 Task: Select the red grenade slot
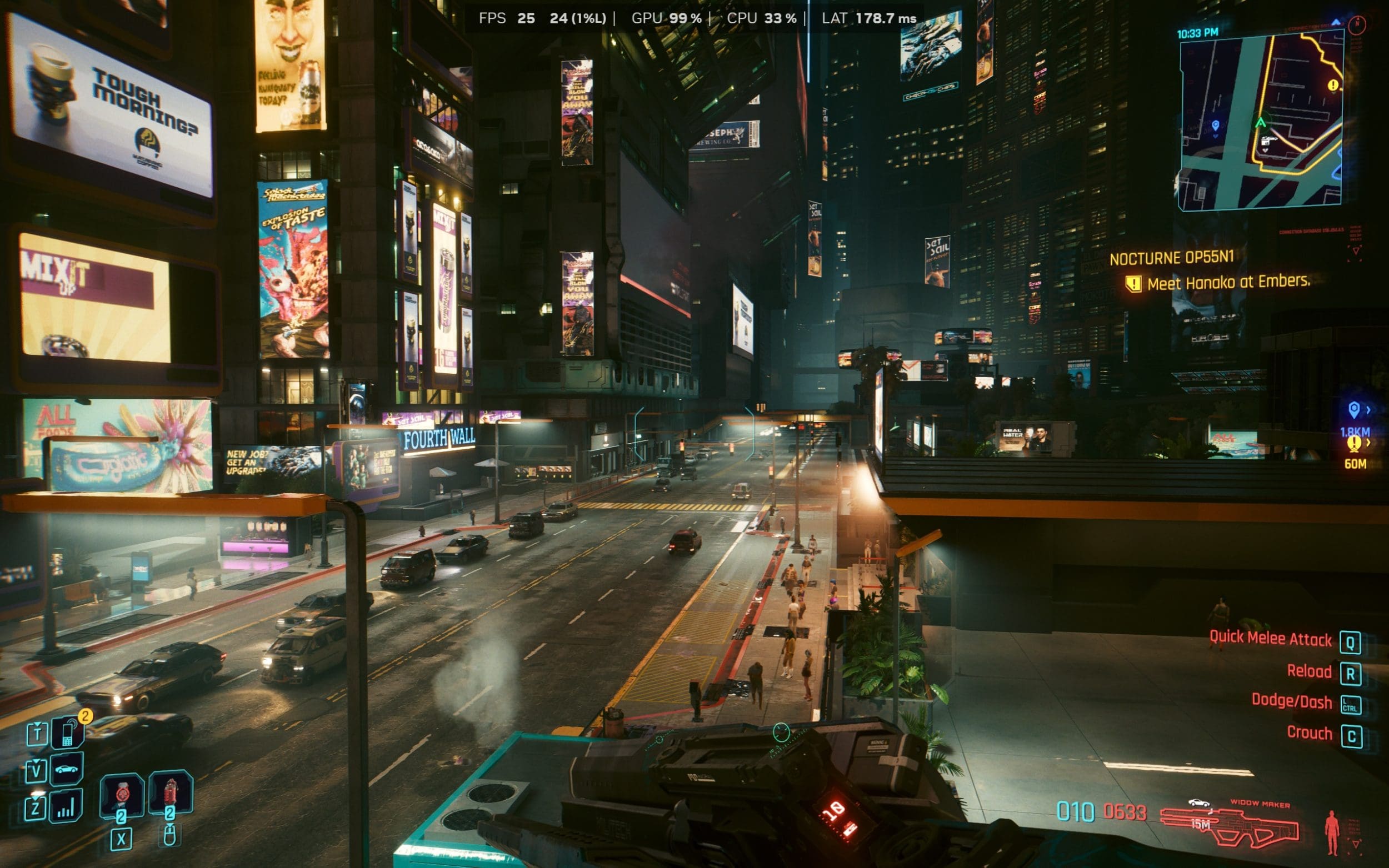(x=171, y=793)
